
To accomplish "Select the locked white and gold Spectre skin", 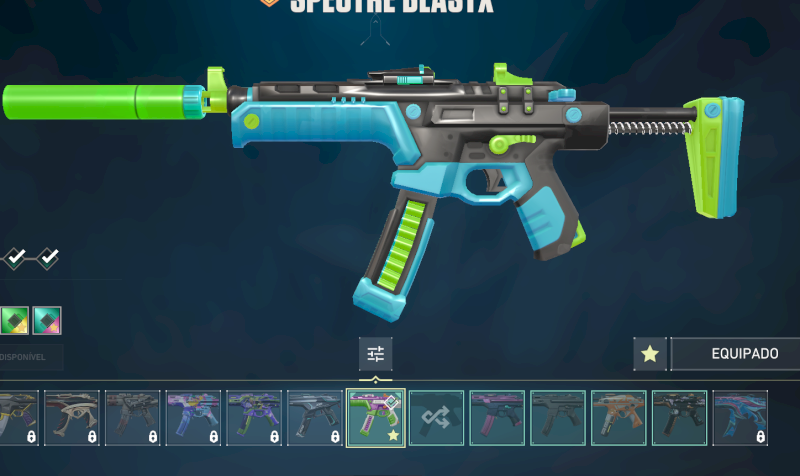I will [71, 418].
